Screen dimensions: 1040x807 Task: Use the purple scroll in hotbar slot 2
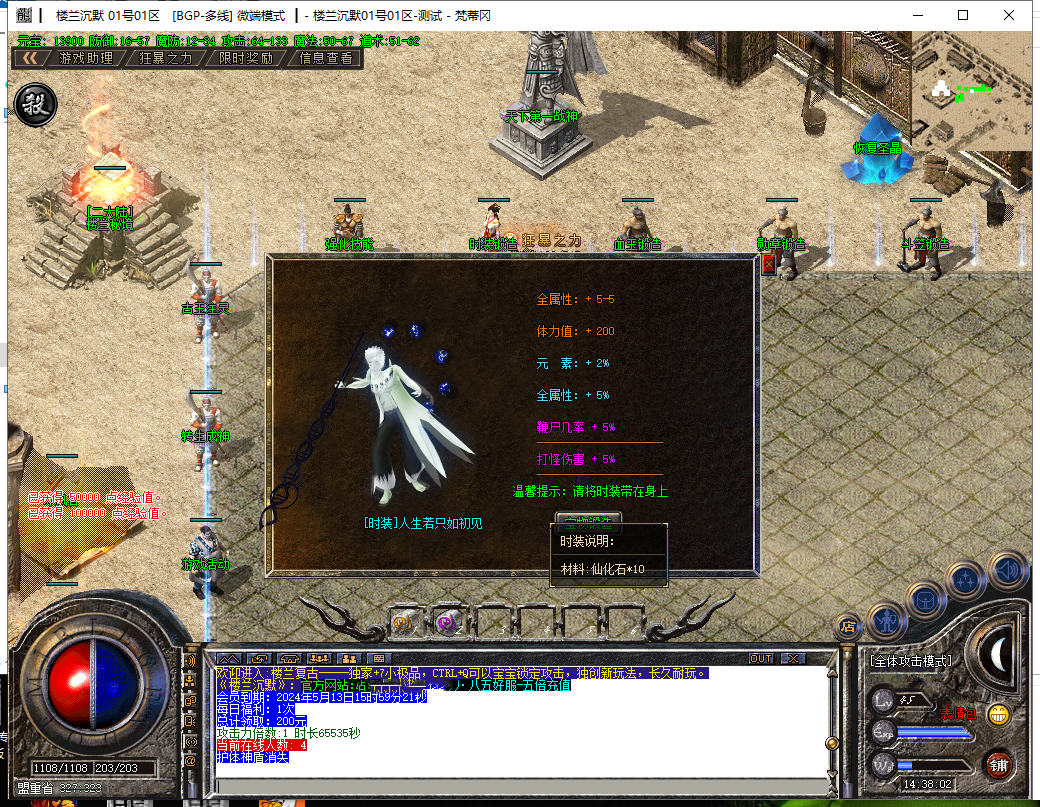tap(447, 622)
